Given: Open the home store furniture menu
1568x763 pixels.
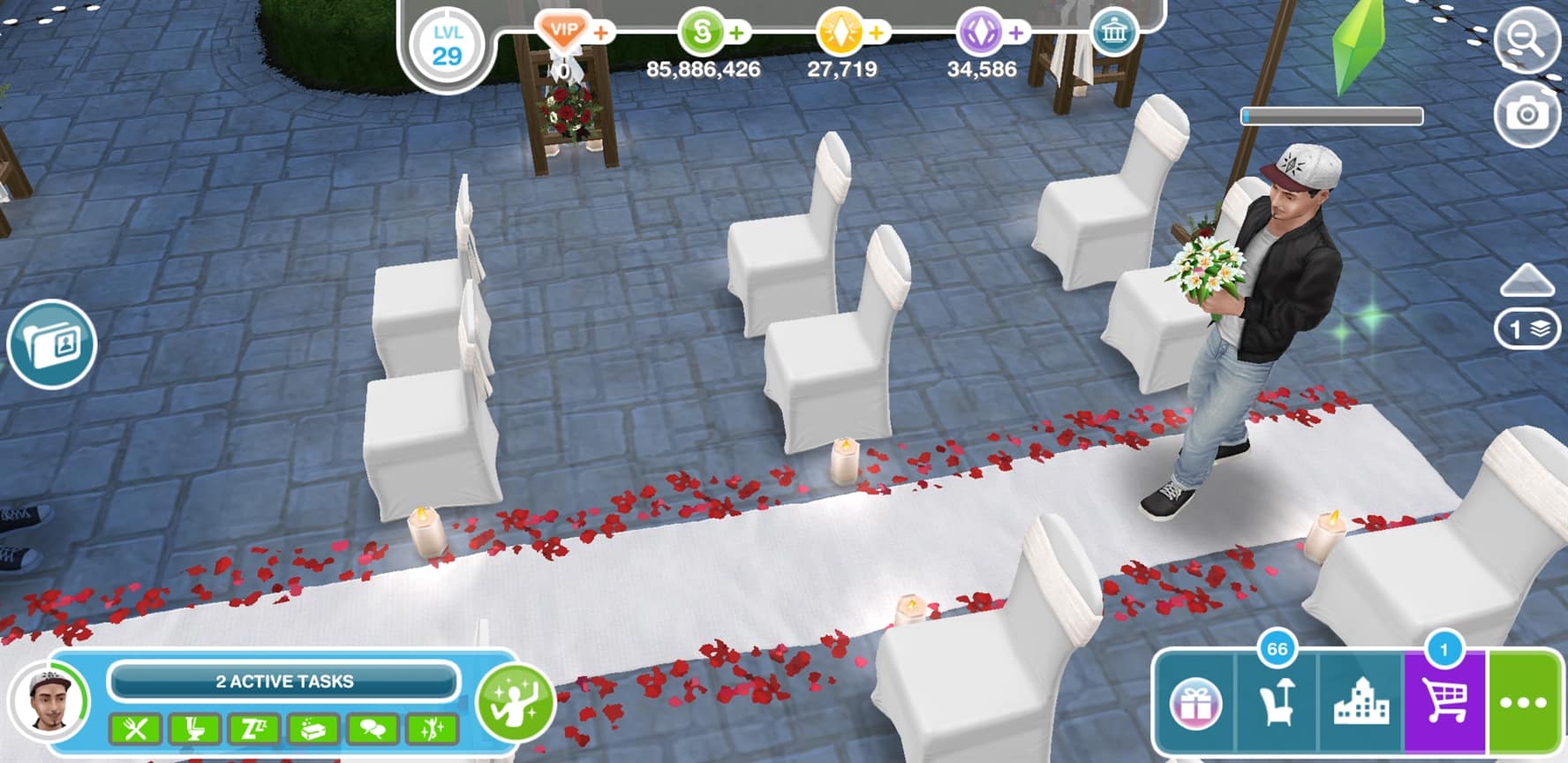Looking at the screenshot, I should pos(1277,704).
